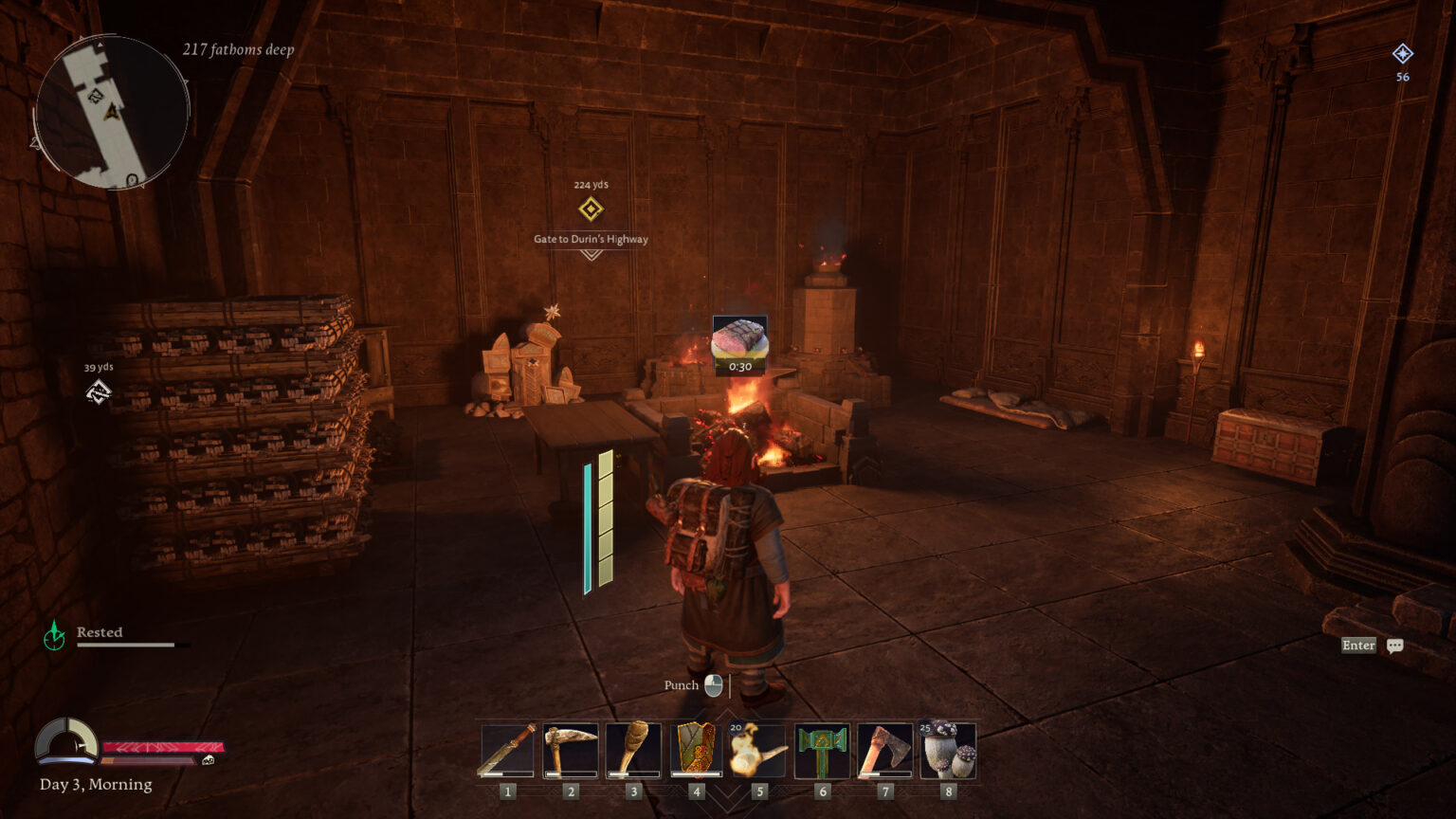Equip the rusted axe from slot 7
This screenshot has height=819, width=1456.
[884, 752]
